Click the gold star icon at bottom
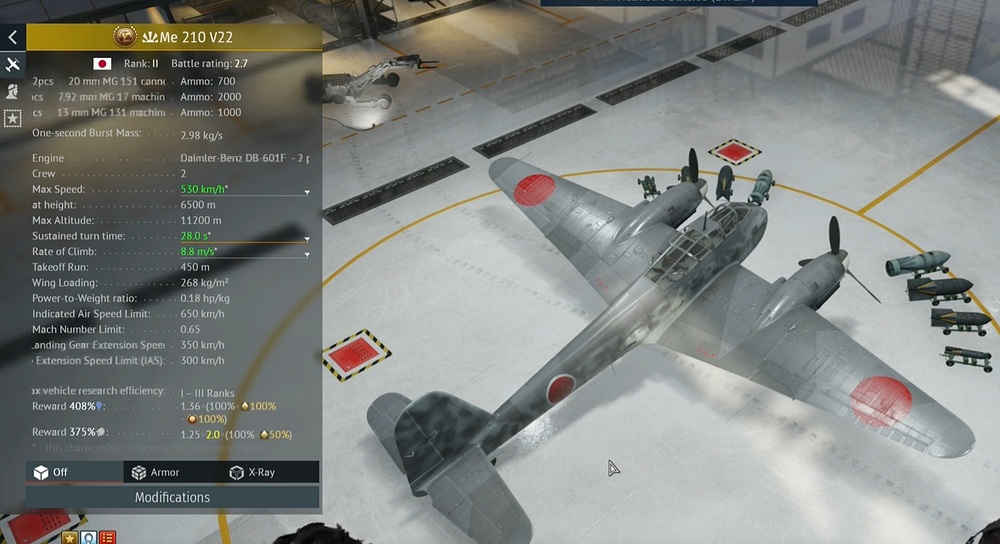The width and height of the screenshot is (1000, 544). click(70, 538)
